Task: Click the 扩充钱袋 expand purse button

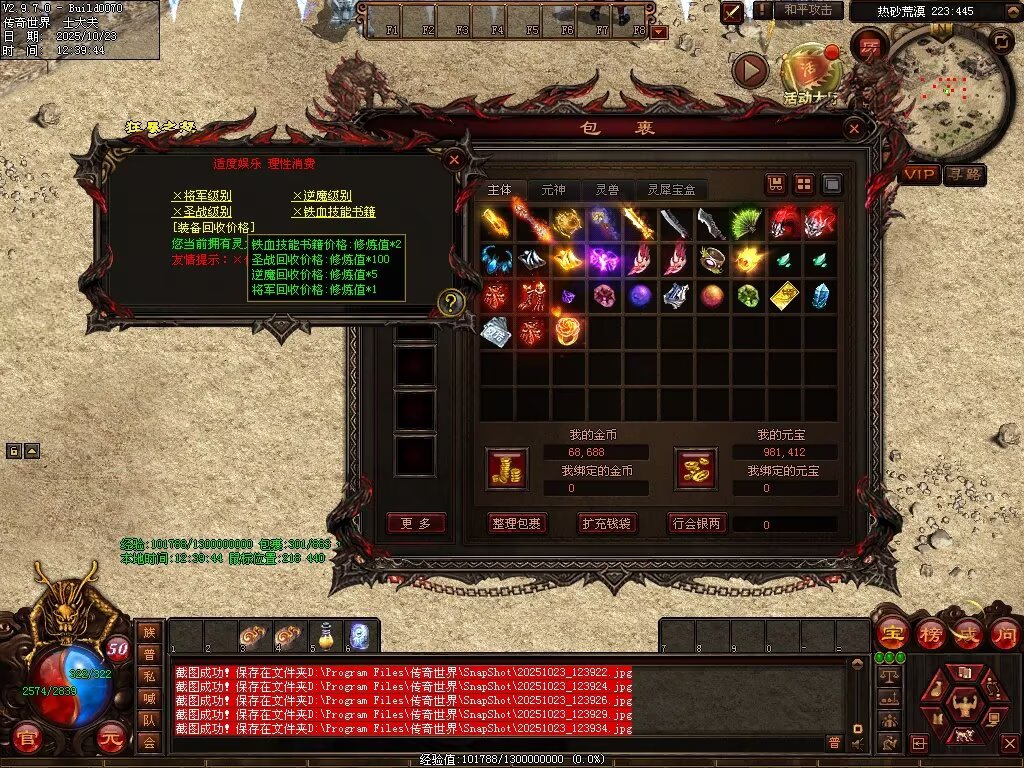Action: tap(606, 523)
